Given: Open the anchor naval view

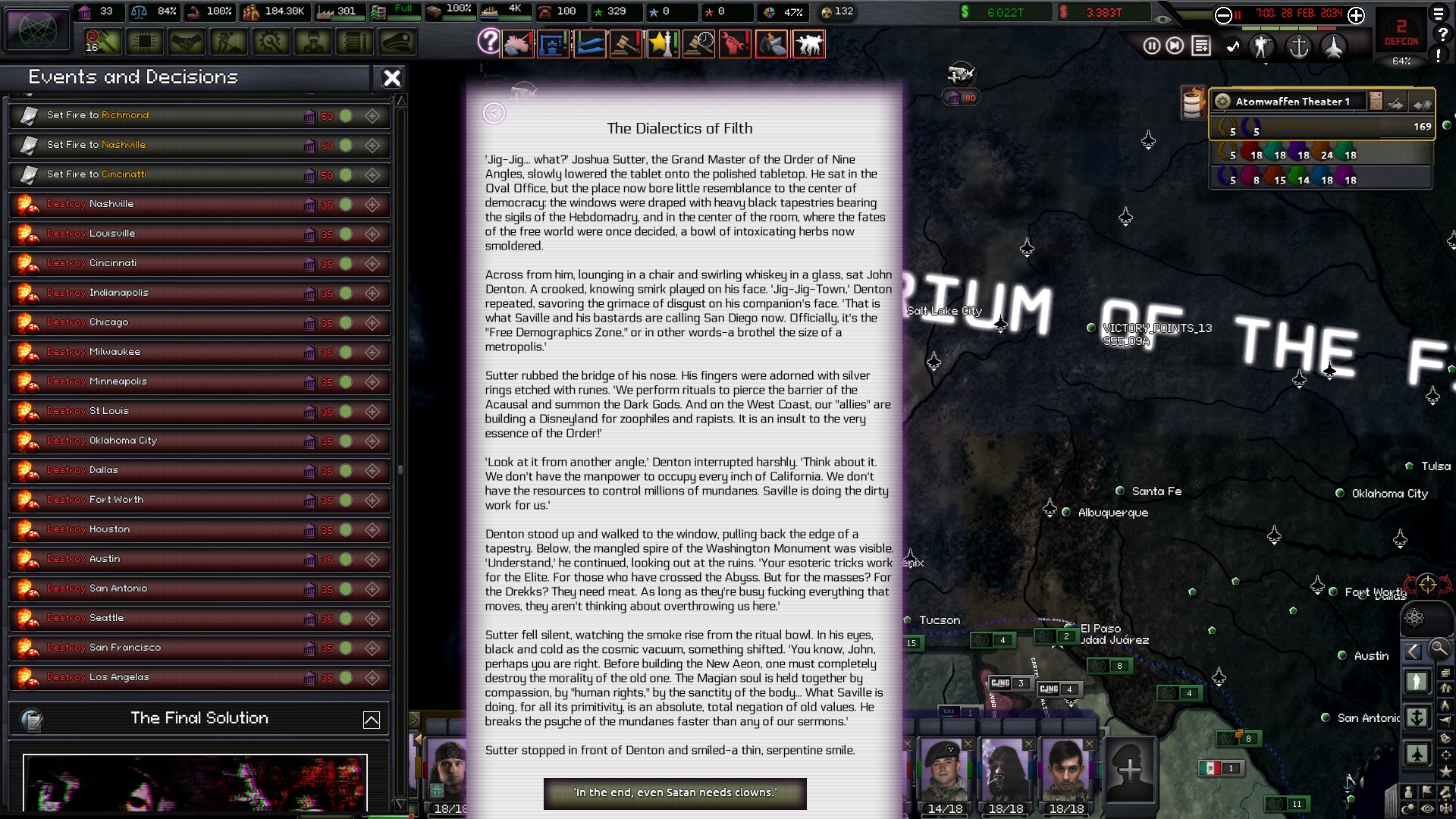Looking at the screenshot, I should pyautogui.click(x=1299, y=47).
